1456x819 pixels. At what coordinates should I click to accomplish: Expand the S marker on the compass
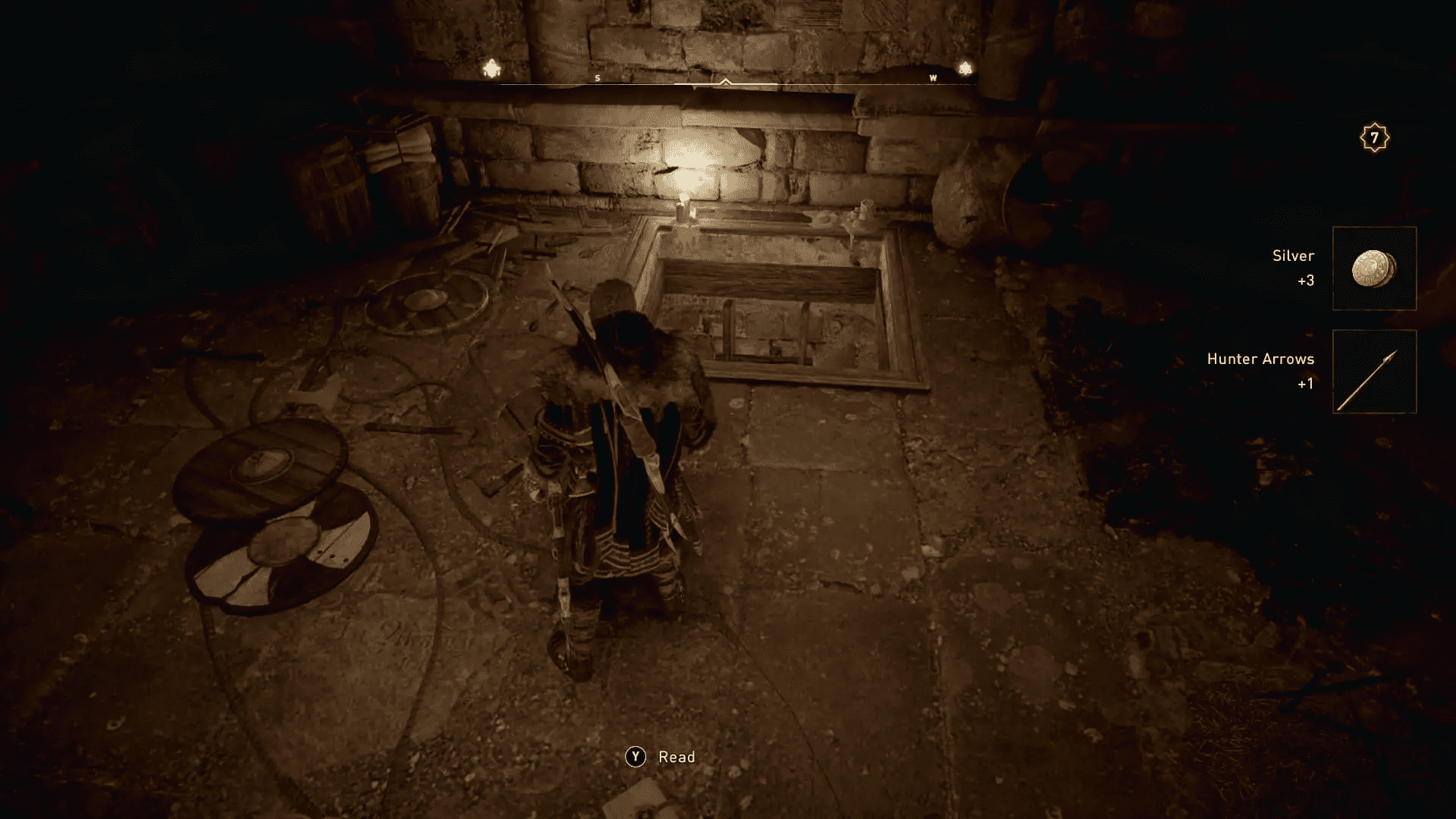pyautogui.click(x=598, y=77)
